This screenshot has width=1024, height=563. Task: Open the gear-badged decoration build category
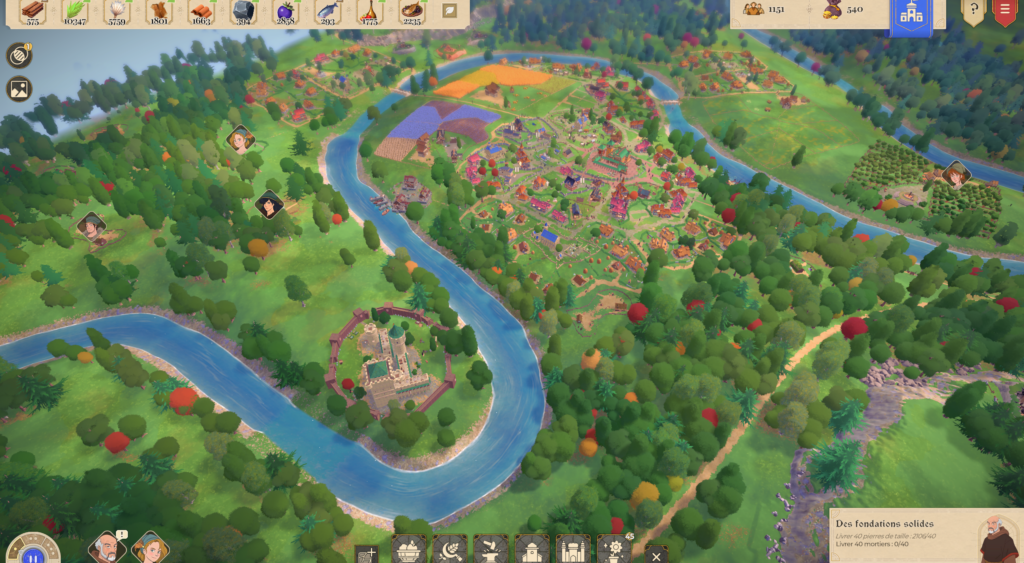click(x=613, y=549)
